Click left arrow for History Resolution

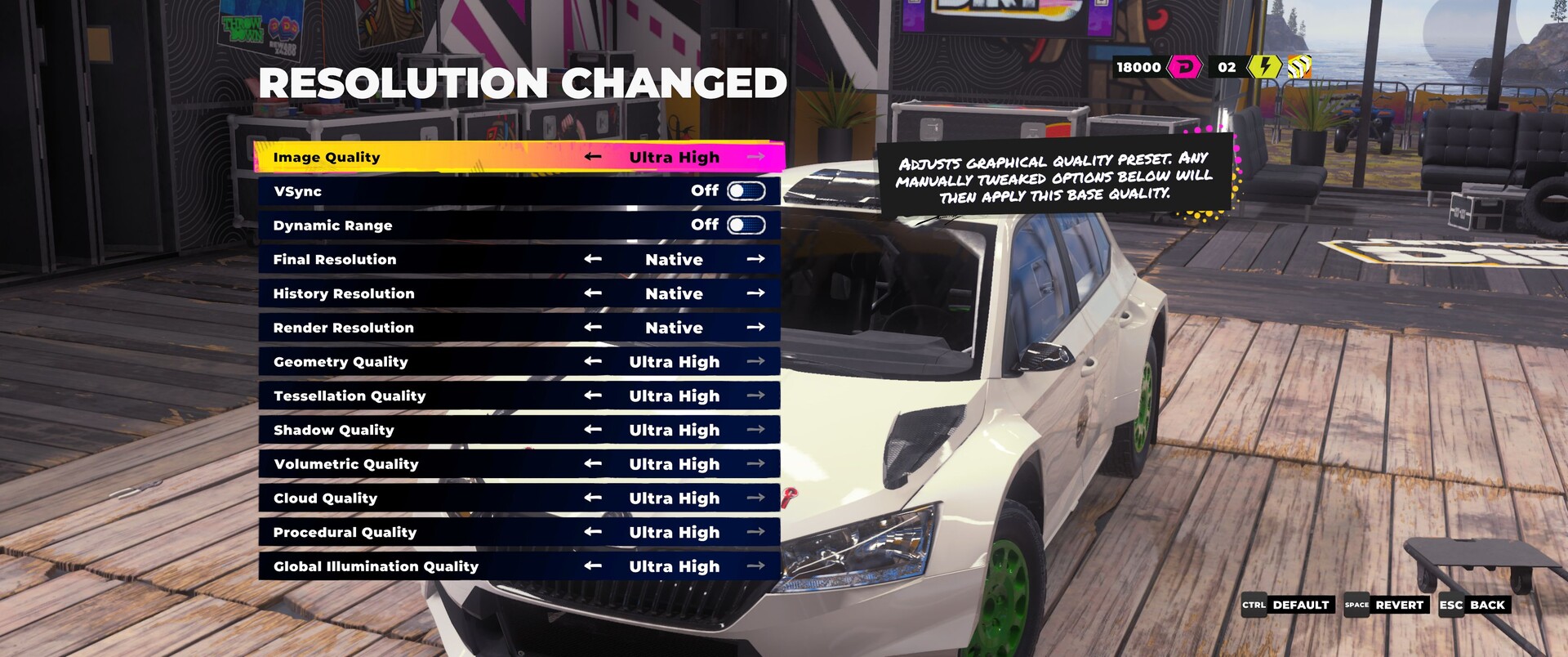(x=593, y=293)
